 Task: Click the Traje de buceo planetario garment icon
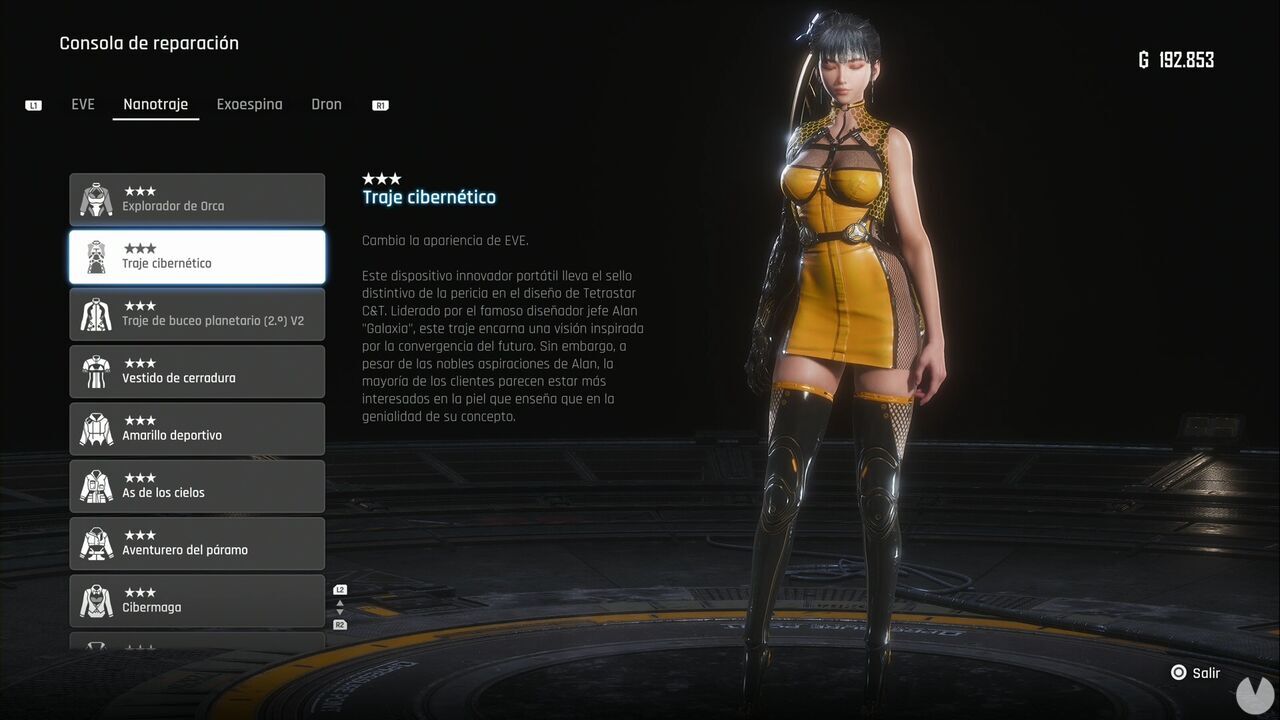tap(95, 313)
